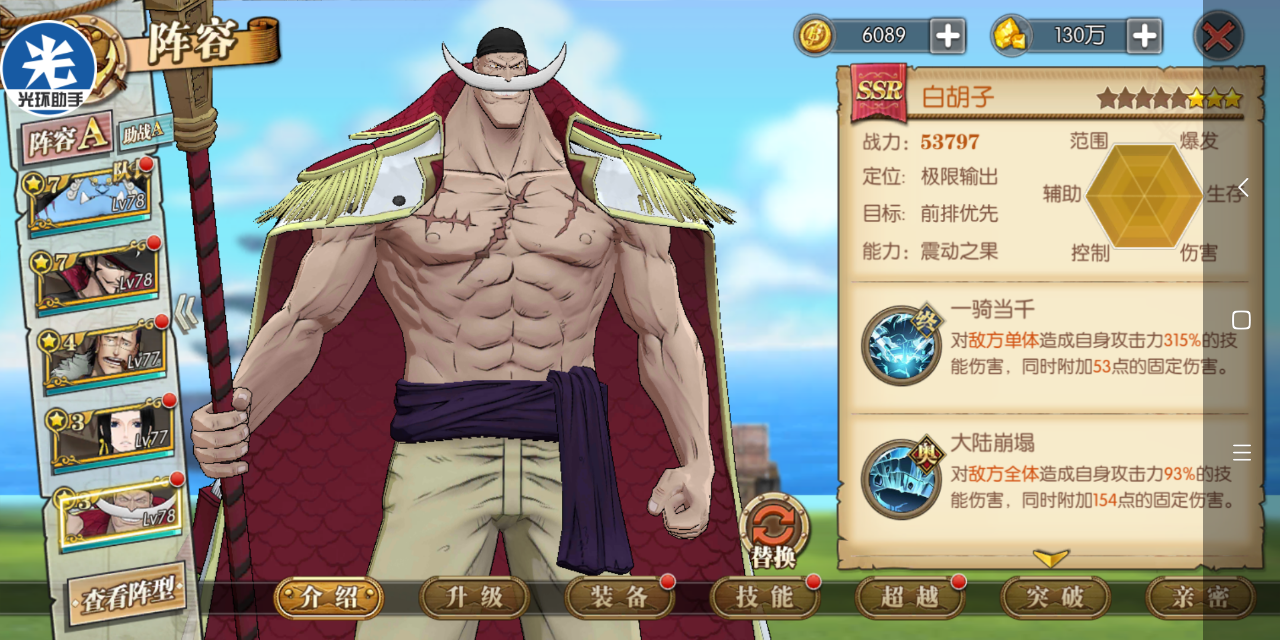Open the 光环助手 overlay icon
Screen dimensions: 1280x640
tap(48, 60)
